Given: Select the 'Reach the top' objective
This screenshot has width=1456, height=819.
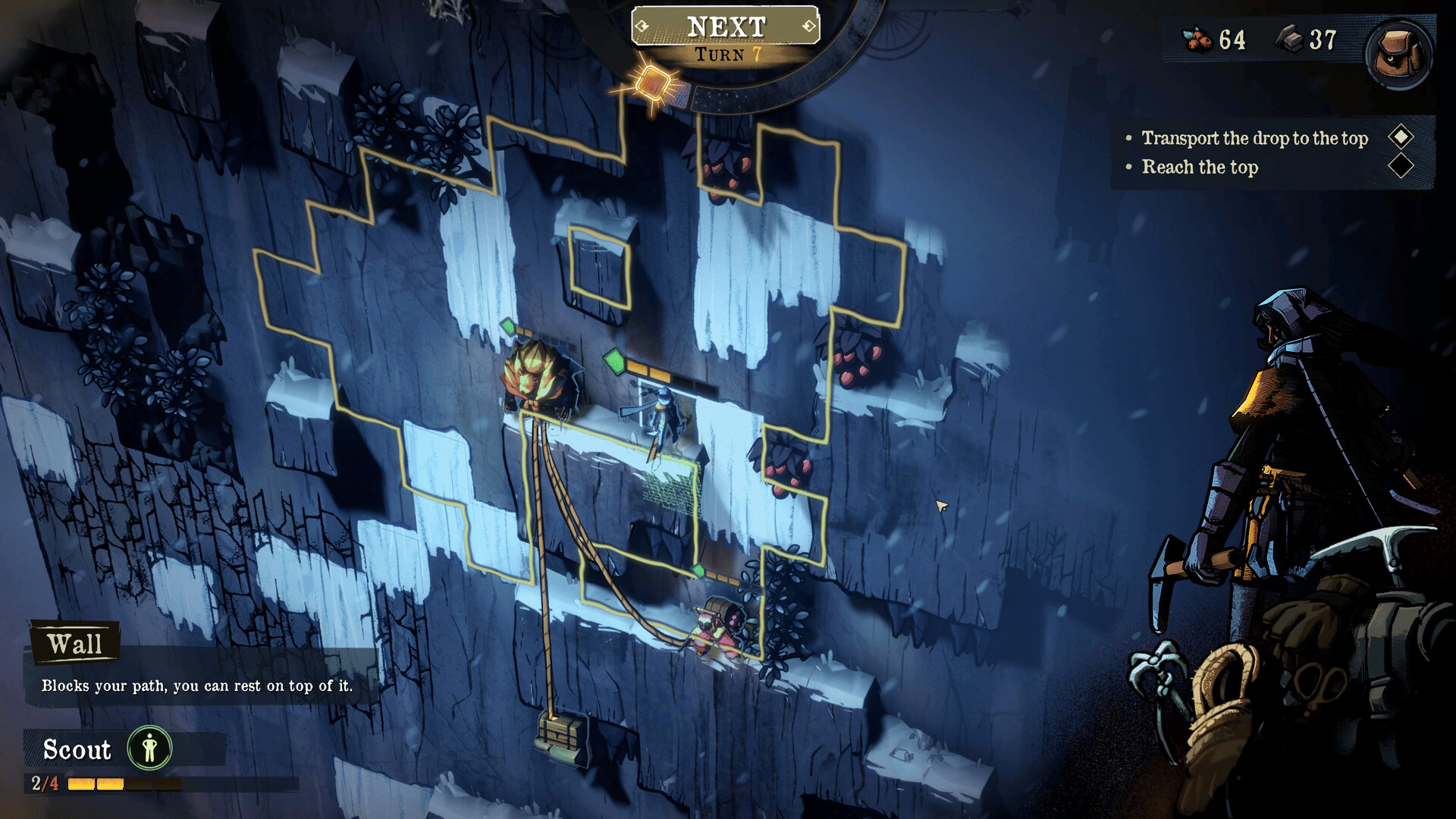Looking at the screenshot, I should pos(1200,167).
